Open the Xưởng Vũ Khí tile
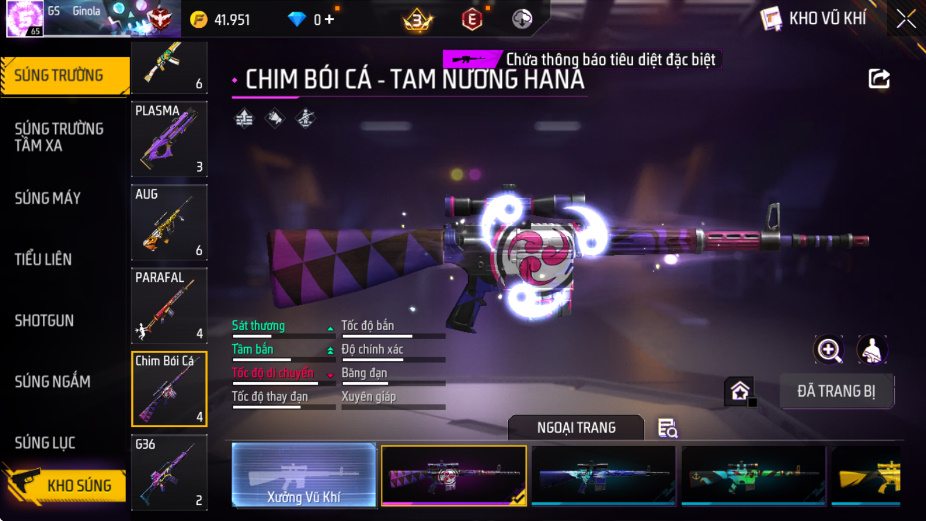 pyautogui.click(x=304, y=474)
